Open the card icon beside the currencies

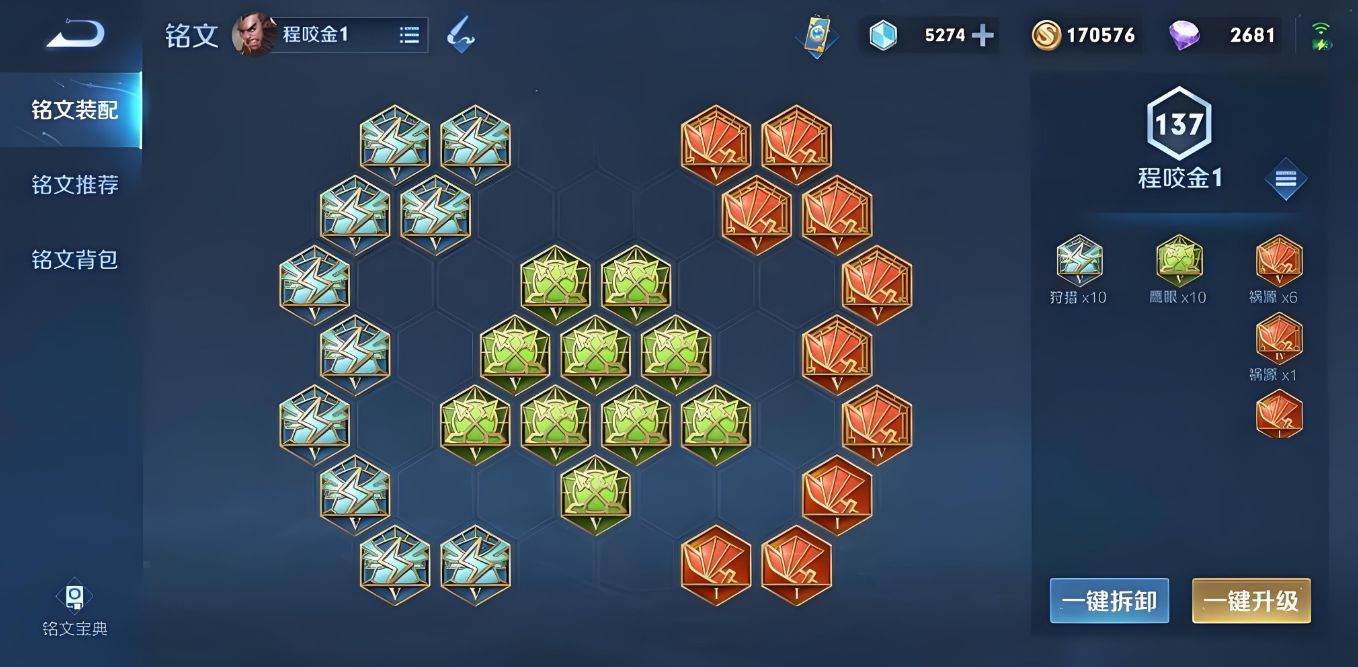[817, 36]
